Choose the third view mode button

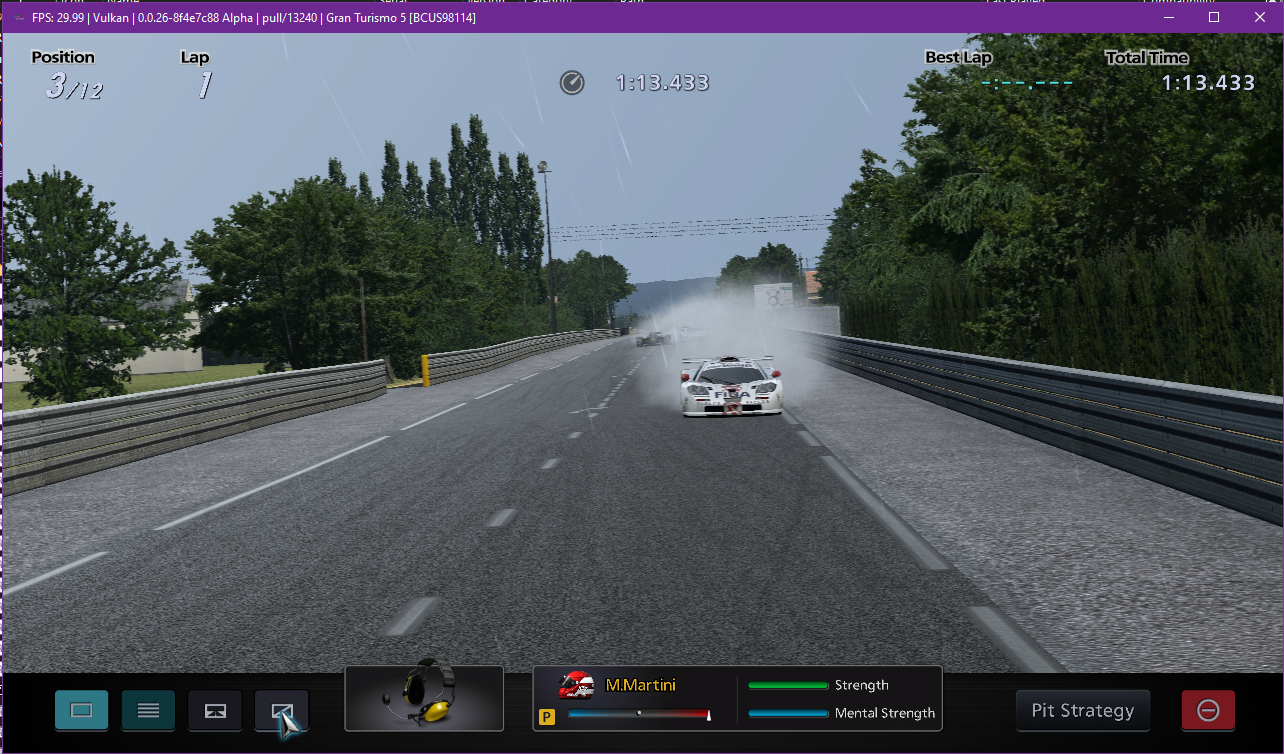pos(215,710)
